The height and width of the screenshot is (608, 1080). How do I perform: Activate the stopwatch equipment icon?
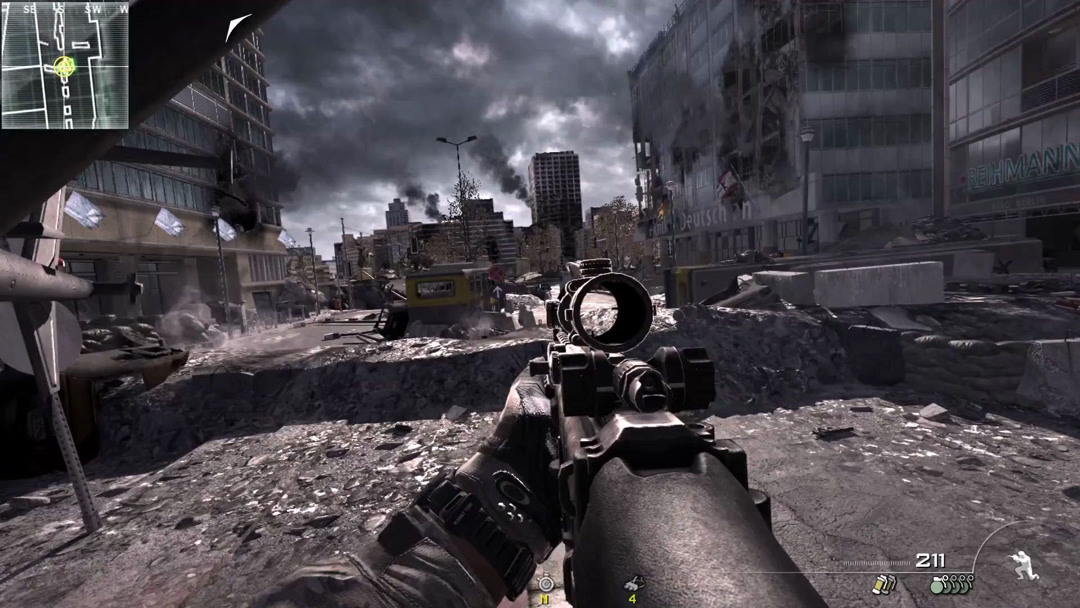546,583
